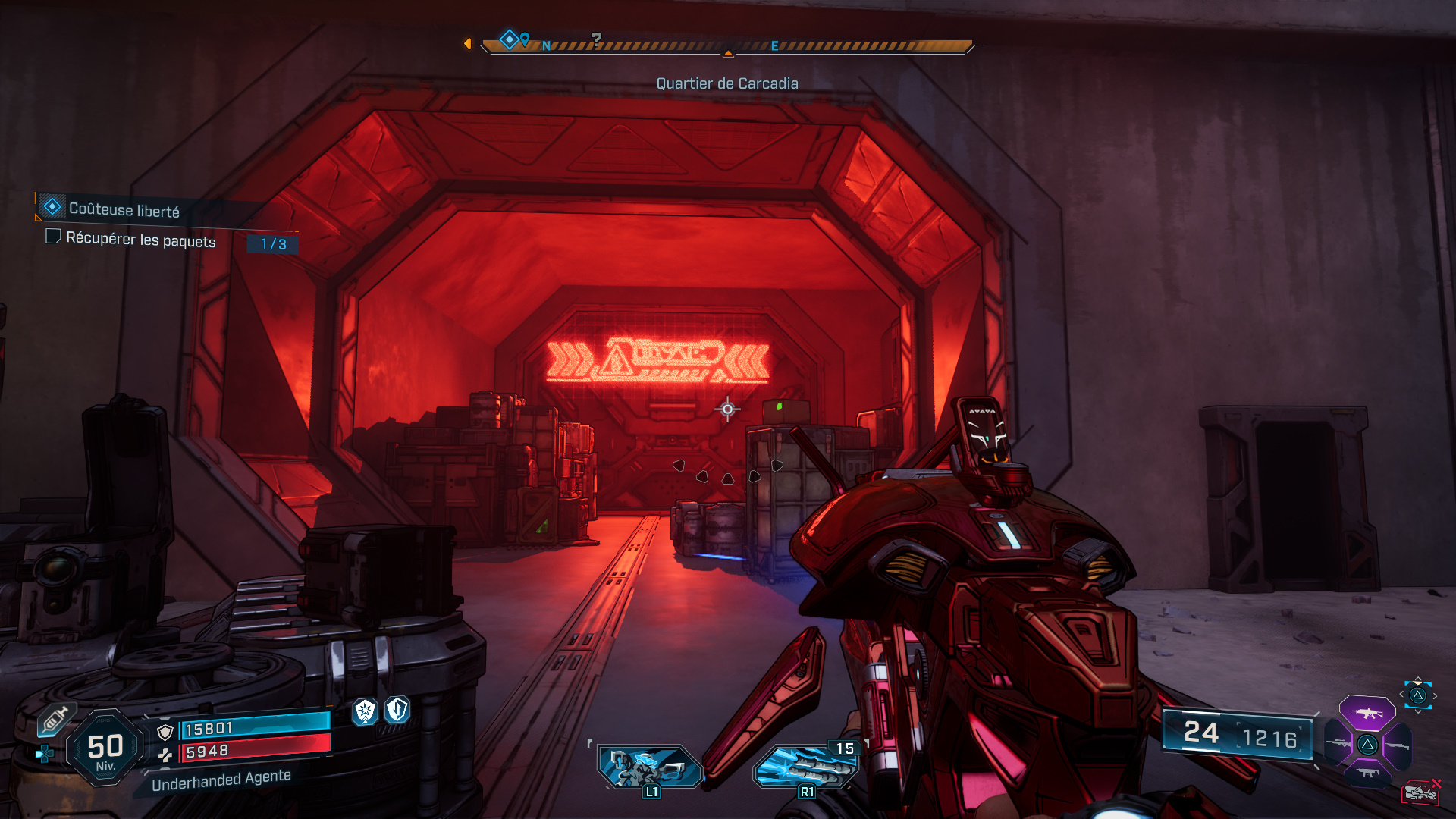
Task: Expand the right chevron beside the triangle swap icon
Action: (x=1435, y=695)
